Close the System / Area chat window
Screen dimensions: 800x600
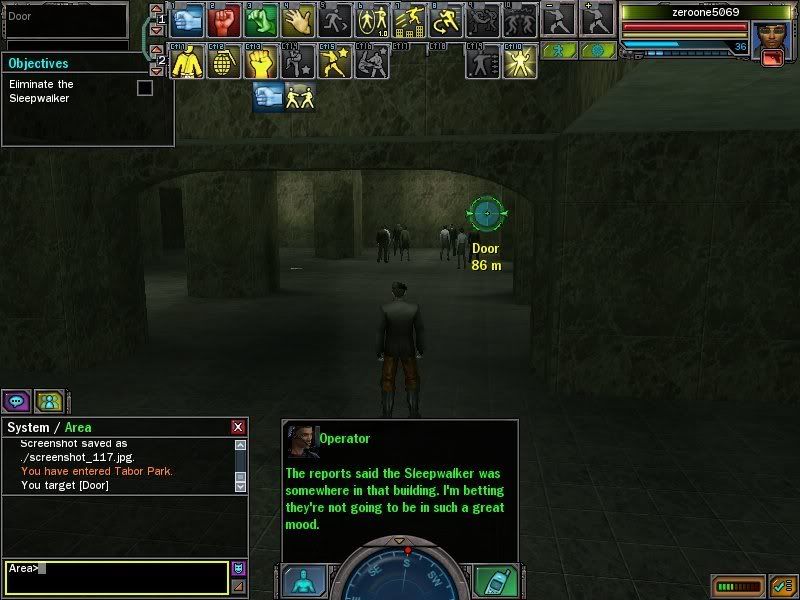tap(238, 427)
